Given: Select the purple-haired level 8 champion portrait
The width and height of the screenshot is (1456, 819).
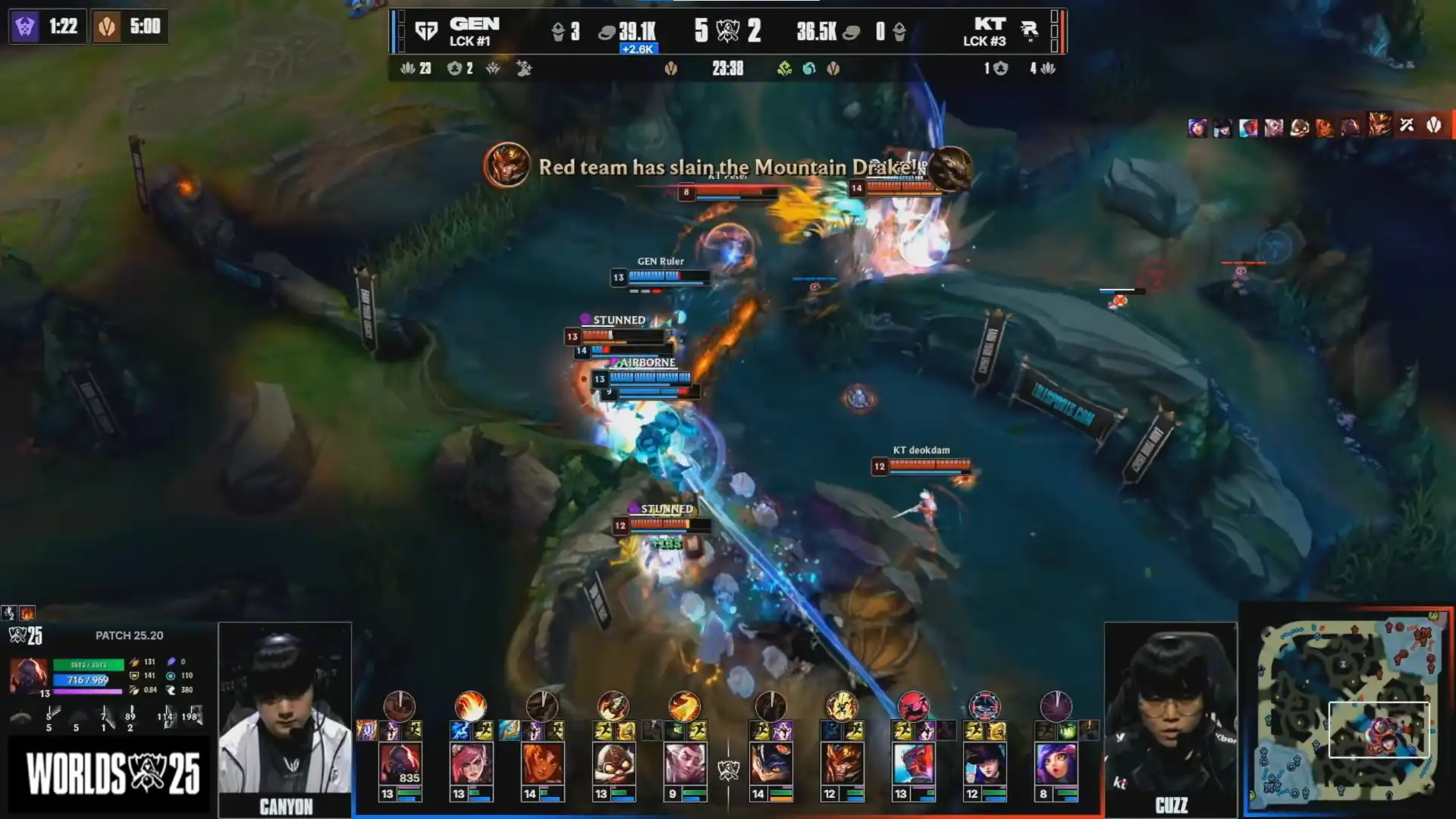Looking at the screenshot, I should point(1056,764).
